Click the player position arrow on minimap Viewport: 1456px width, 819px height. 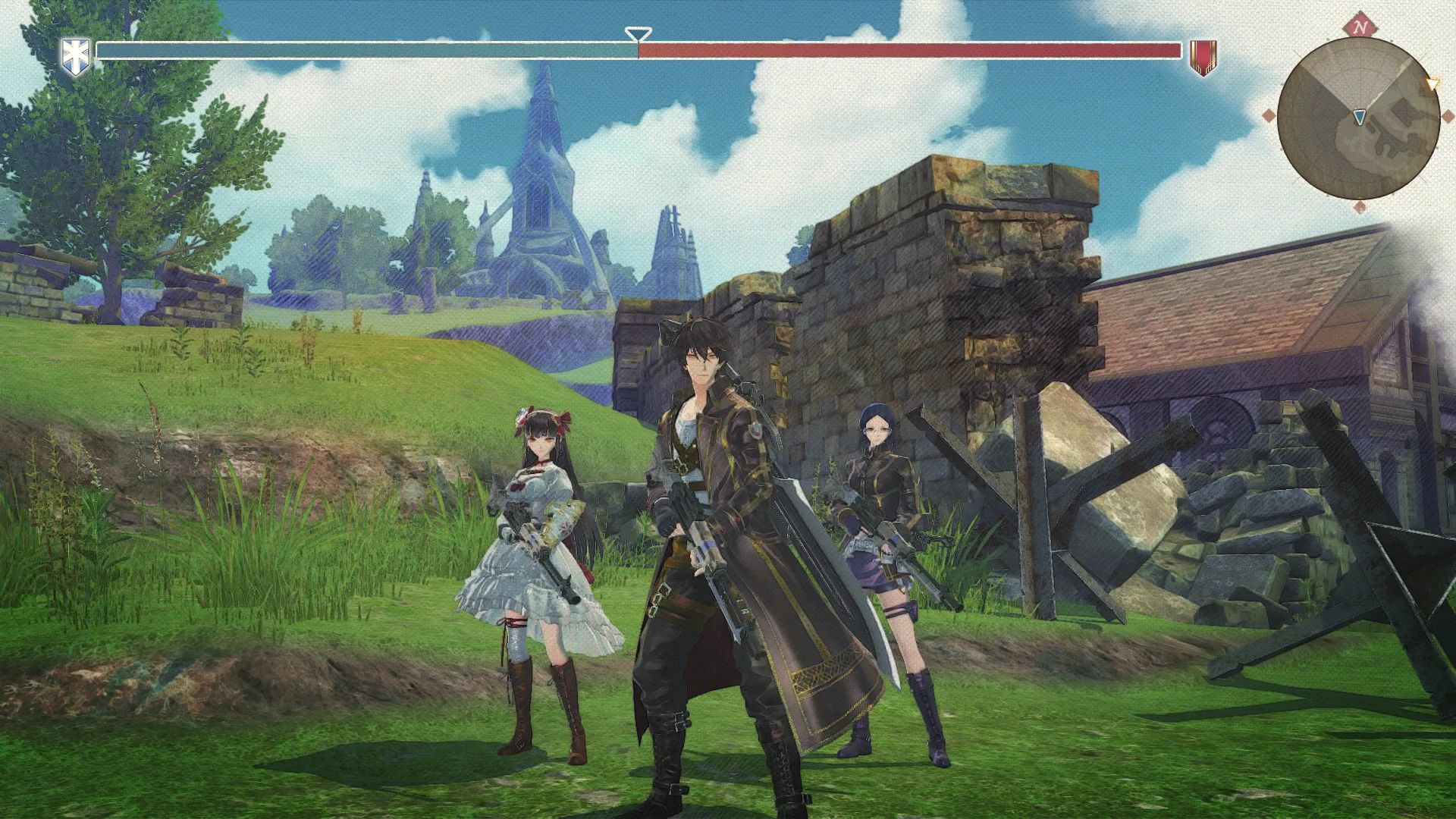pos(1359,117)
